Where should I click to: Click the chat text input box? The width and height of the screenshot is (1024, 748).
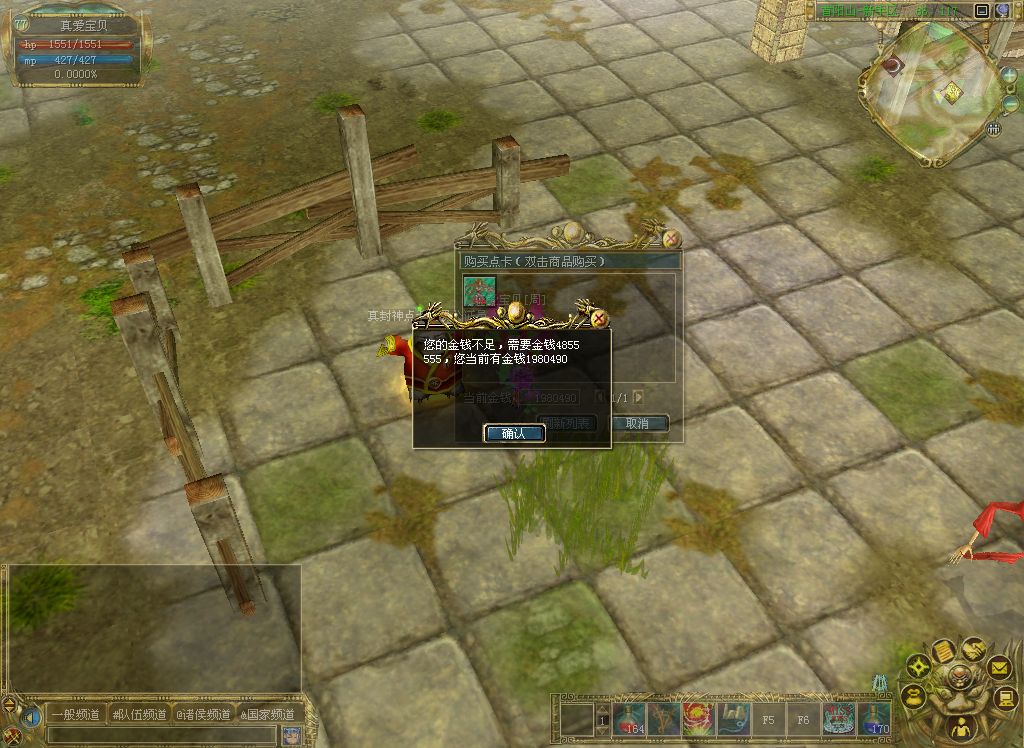(x=160, y=735)
